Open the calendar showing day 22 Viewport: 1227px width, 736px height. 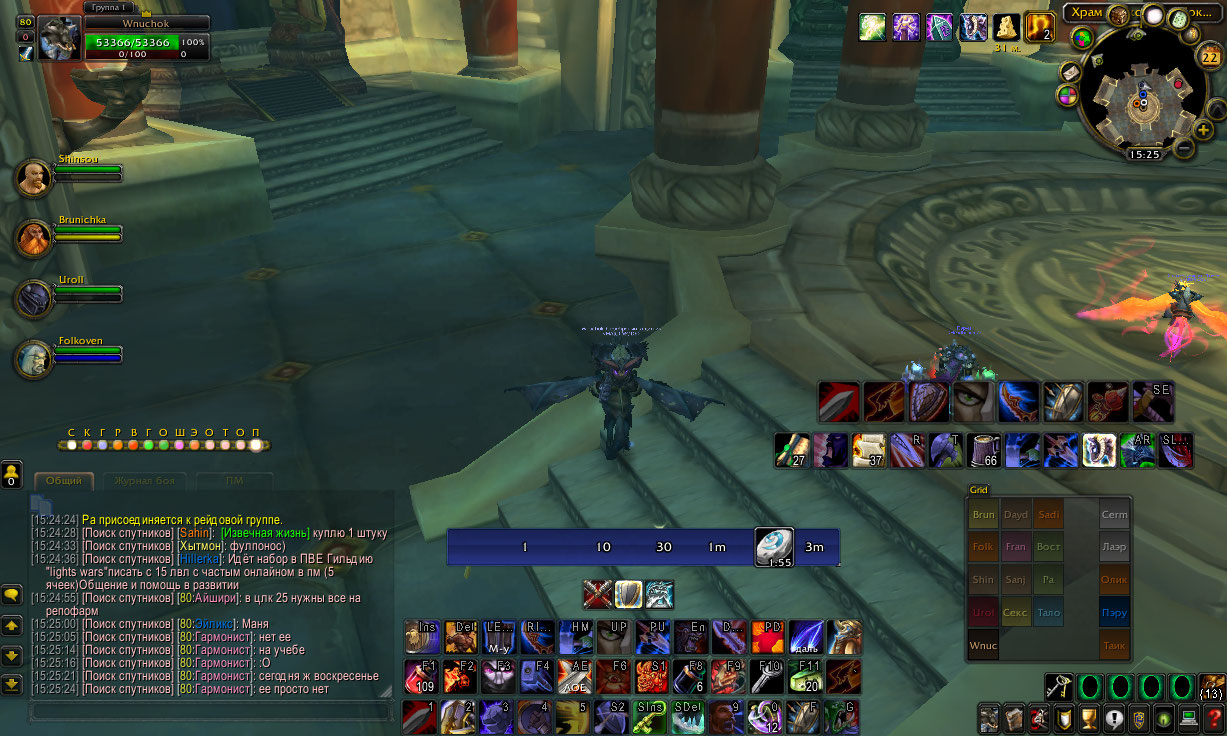[x=1208, y=56]
